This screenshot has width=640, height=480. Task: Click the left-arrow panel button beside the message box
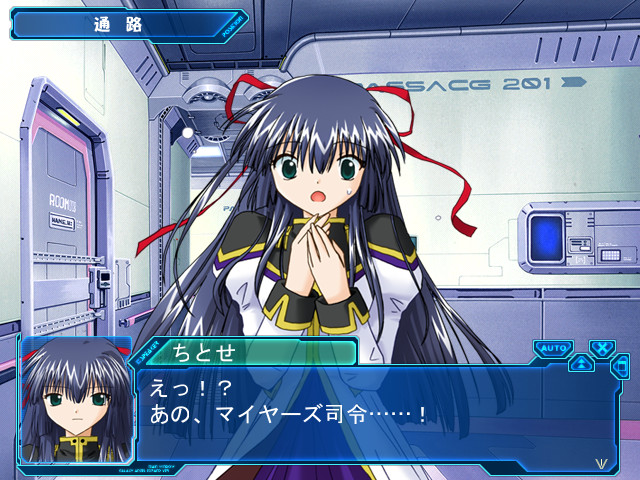click(621, 366)
